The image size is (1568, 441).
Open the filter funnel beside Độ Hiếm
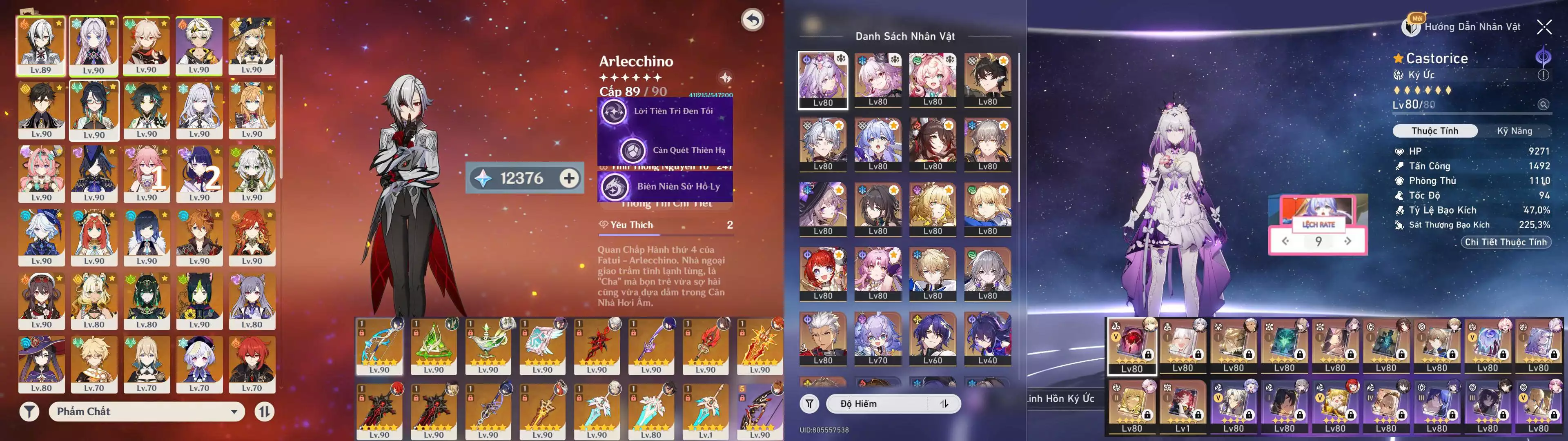point(810,404)
